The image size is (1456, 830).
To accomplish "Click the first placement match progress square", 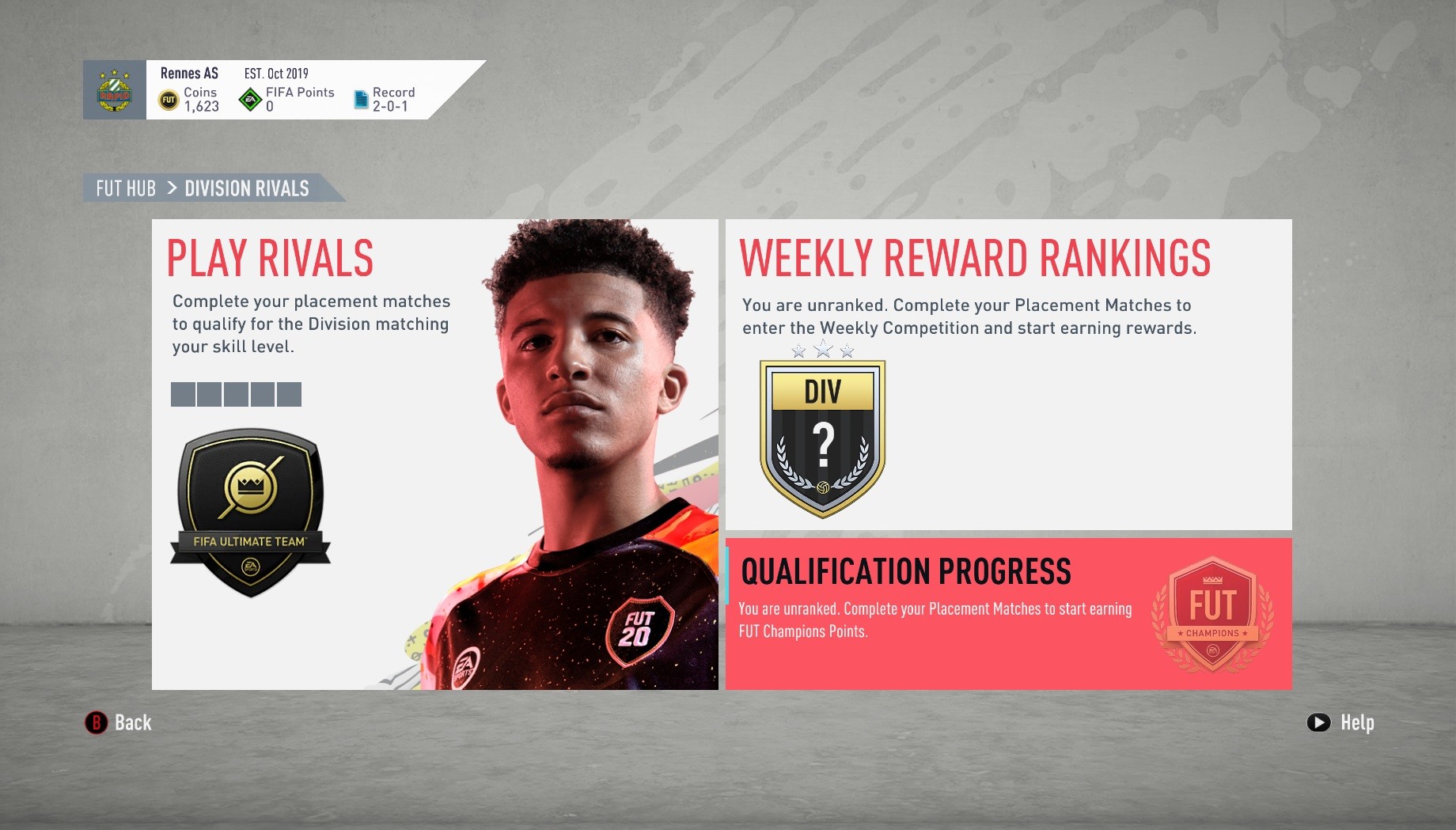I will pyautogui.click(x=182, y=394).
